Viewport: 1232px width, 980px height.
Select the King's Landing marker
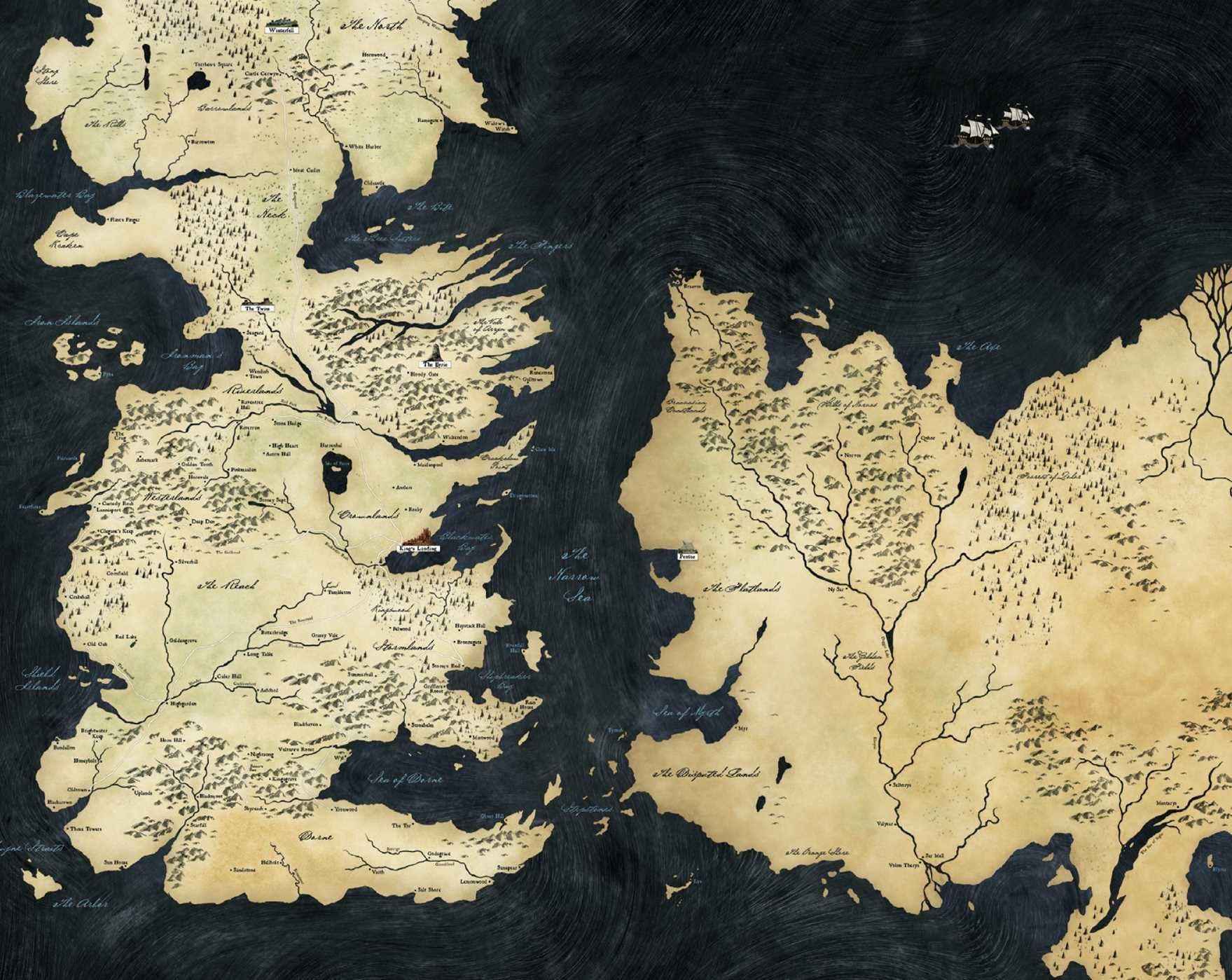(418, 548)
